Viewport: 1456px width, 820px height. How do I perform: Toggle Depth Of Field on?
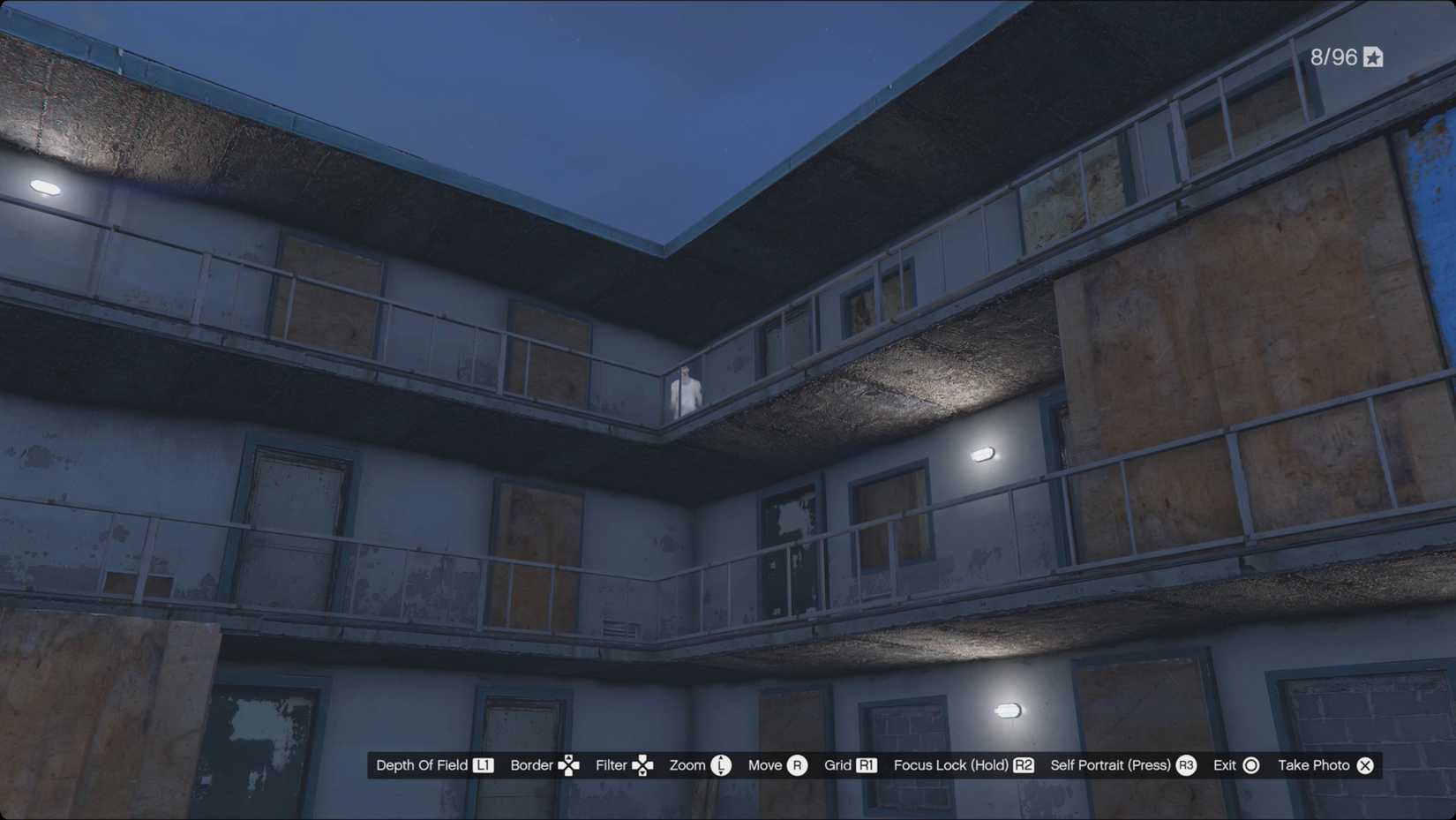pos(422,765)
